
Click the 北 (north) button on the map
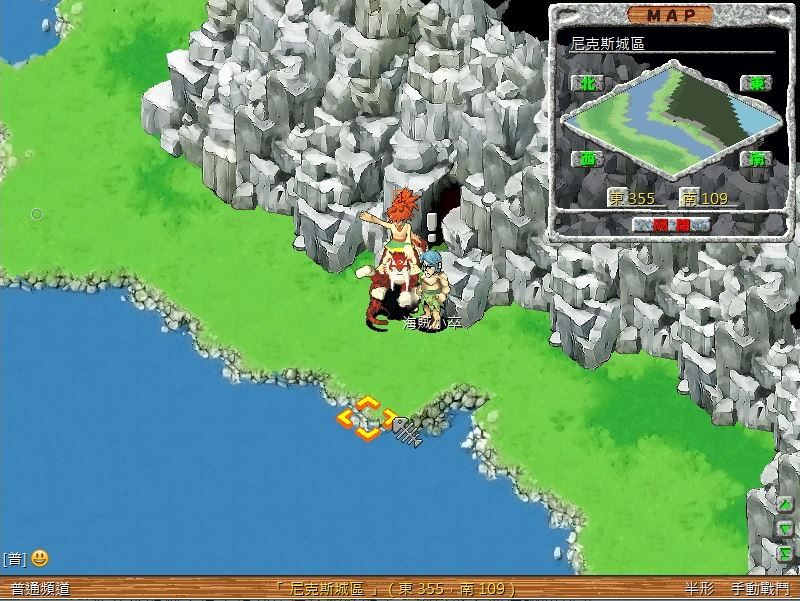pos(587,84)
